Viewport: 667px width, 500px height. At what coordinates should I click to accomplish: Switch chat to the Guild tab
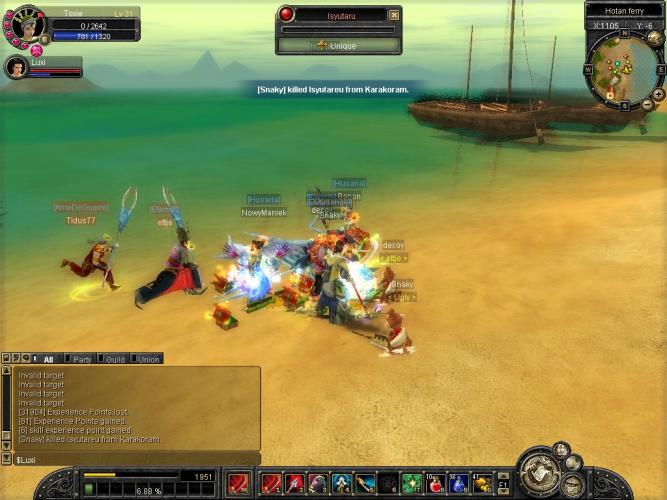(x=114, y=359)
